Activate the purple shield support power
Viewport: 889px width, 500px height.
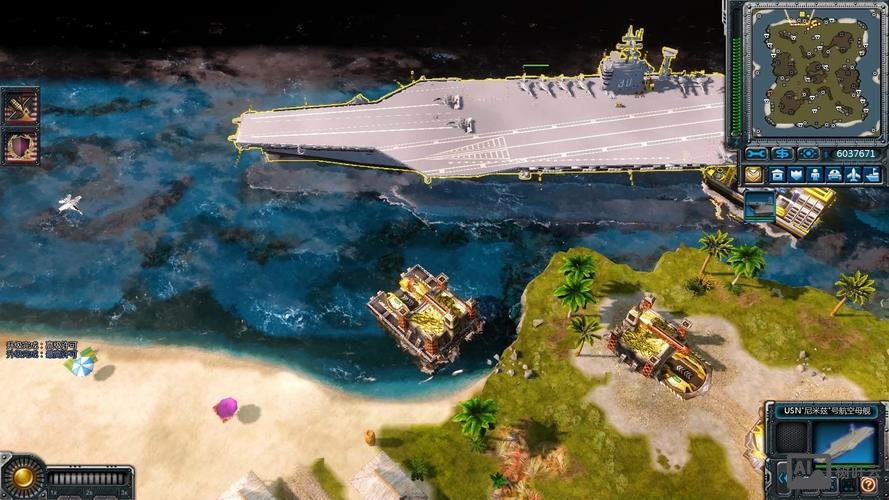tap(20, 146)
